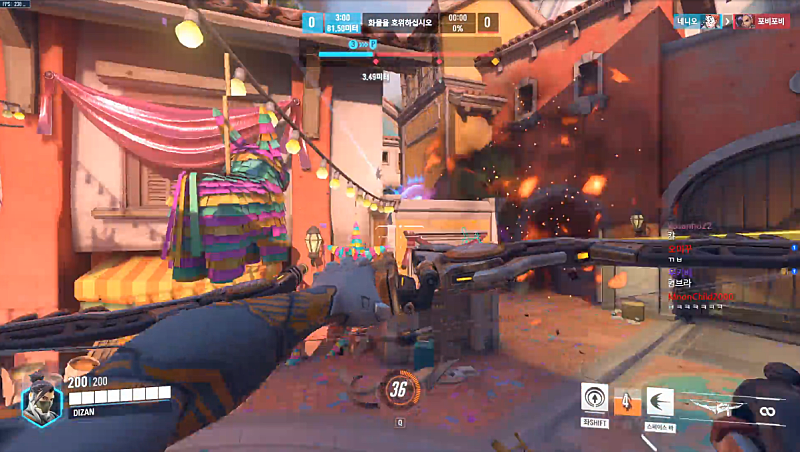This screenshot has height=452, width=800.
Task: Activate the Sonic Arrow ability icon
Action: tap(595, 398)
